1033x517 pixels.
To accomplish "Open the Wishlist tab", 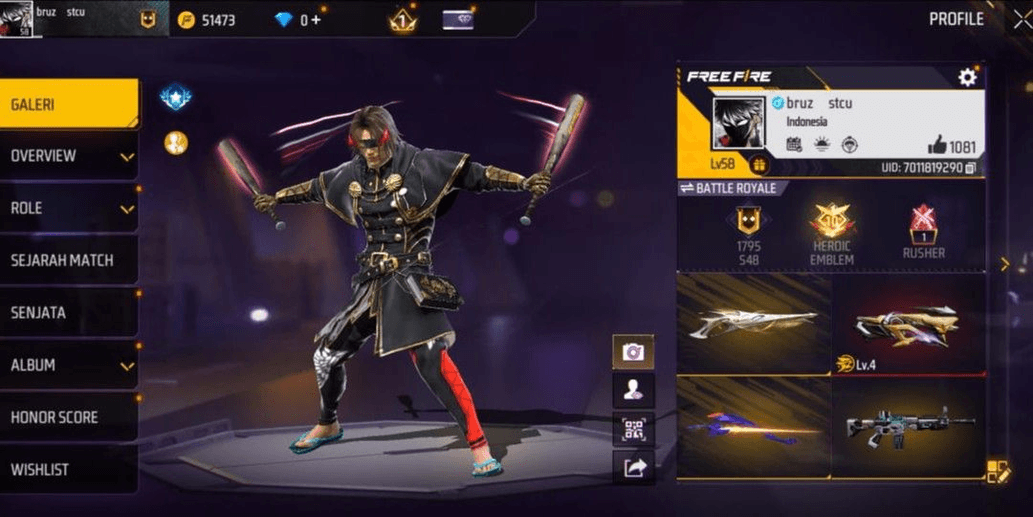I will [x=68, y=469].
